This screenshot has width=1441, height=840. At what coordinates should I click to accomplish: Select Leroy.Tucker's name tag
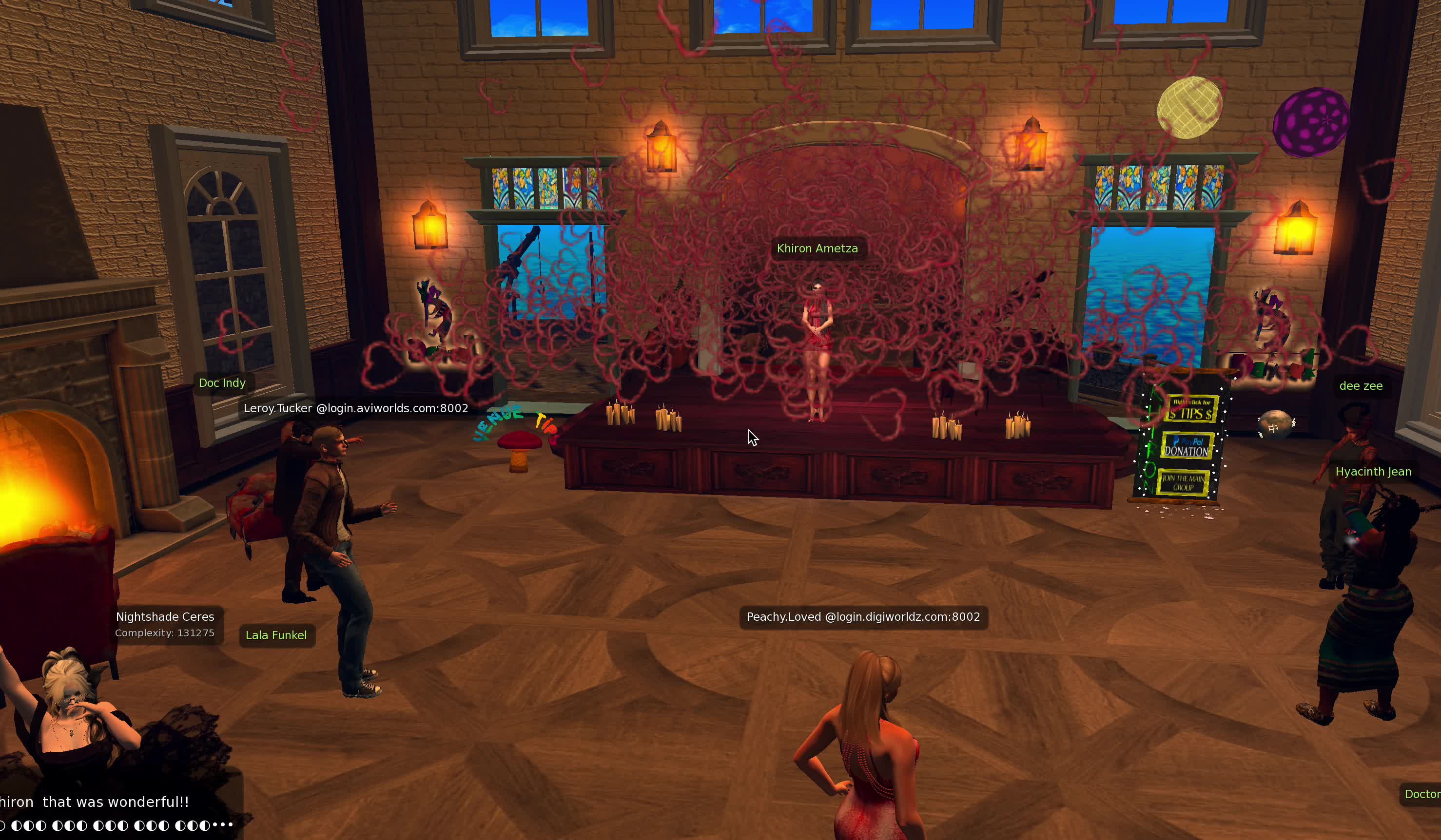[355, 408]
